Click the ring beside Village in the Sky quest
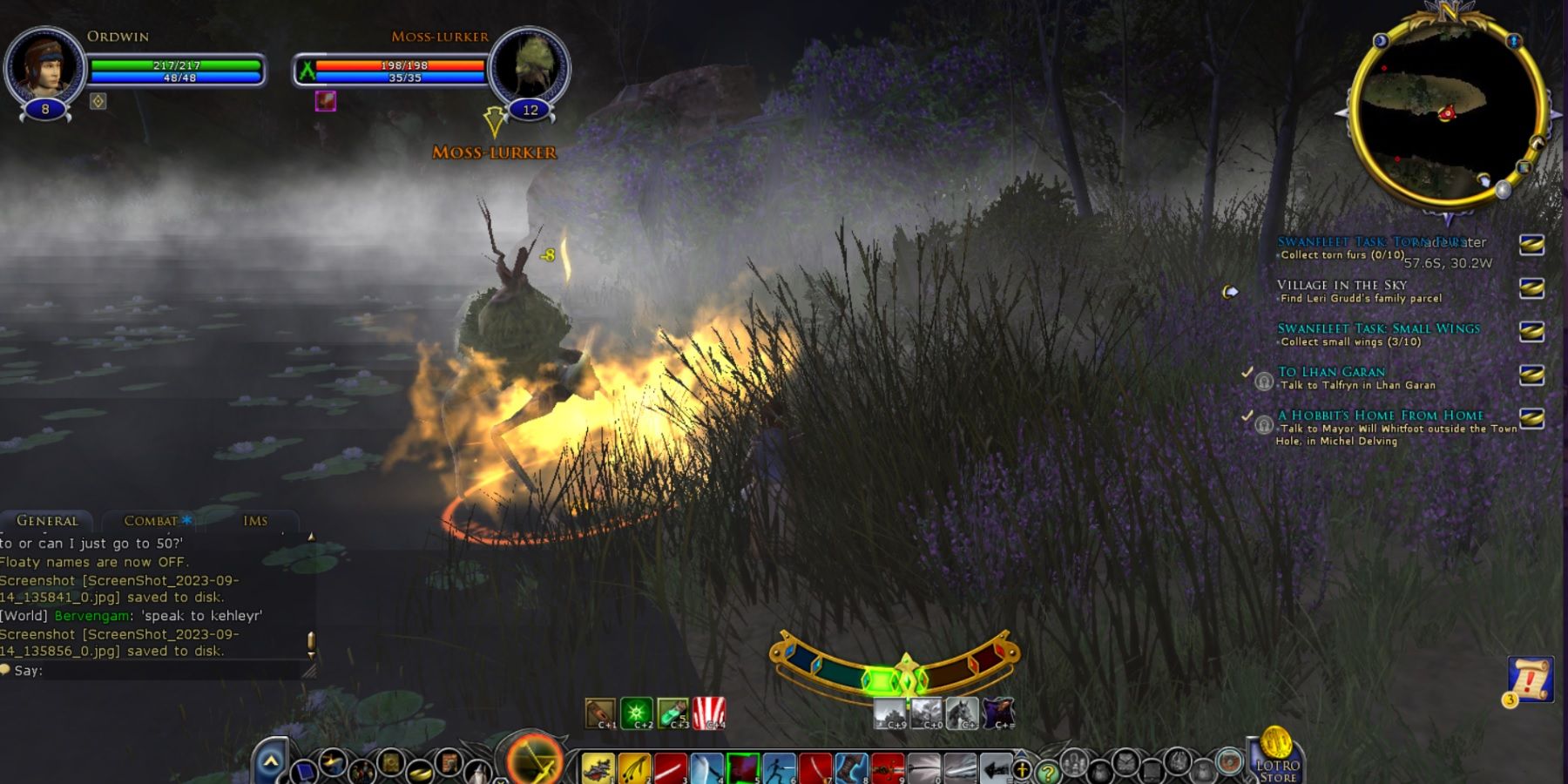This screenshot has width=1568, height=784. (1531, 289)
